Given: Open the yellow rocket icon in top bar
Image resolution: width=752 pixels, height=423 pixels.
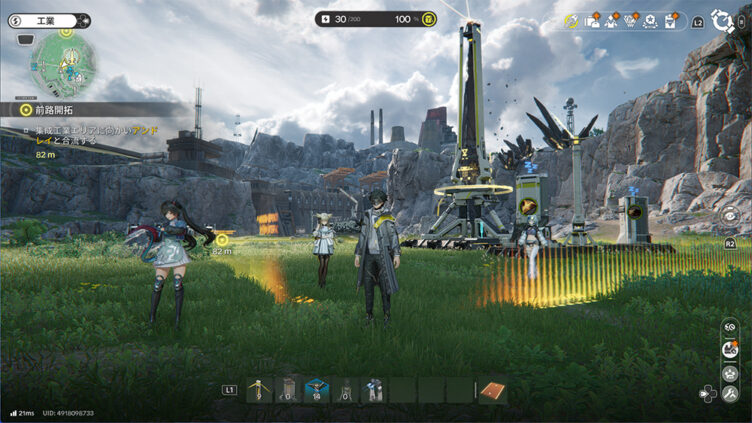Looking at the screenshot, I should point(571,21).
